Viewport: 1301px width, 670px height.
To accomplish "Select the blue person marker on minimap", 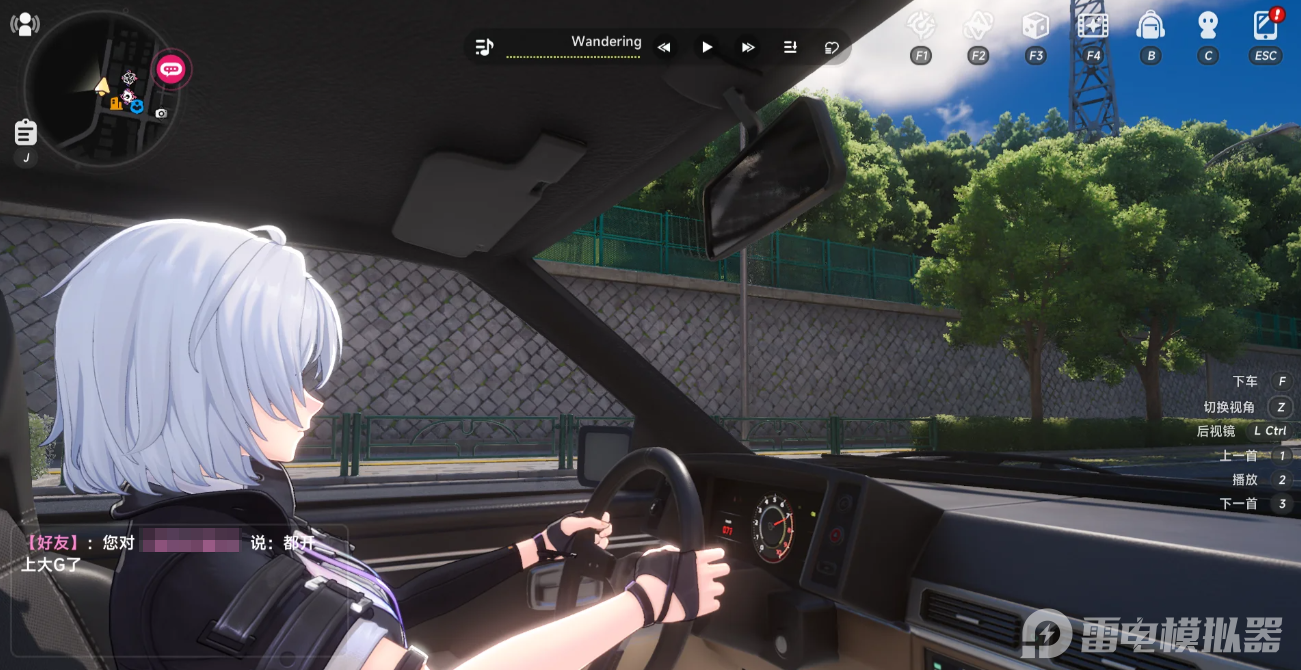I will 137,106.
